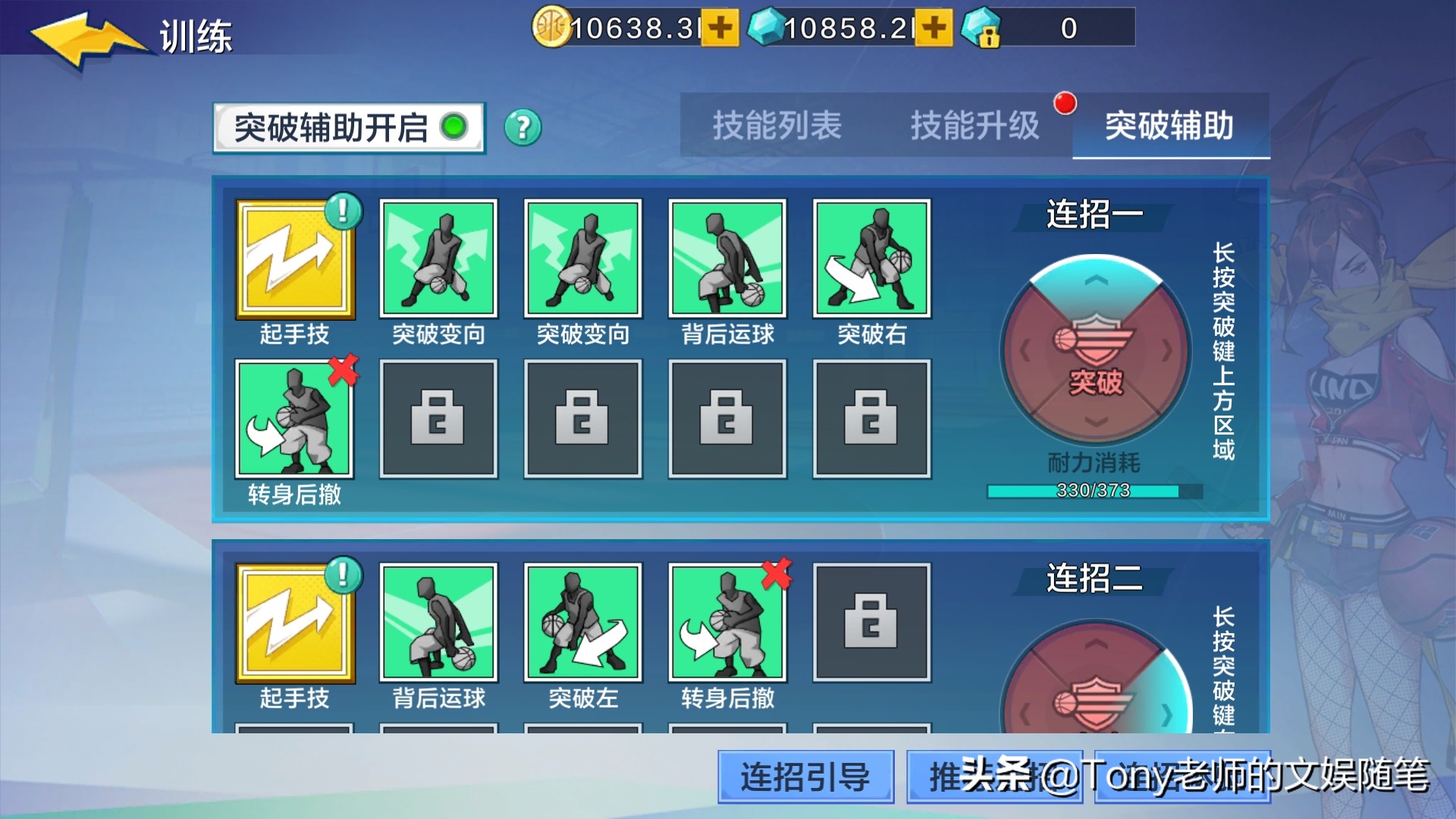This screenshot has height=819, width=1456.
Task: Select the 起手技 starting skill icon
Action: click(x=296, y=258)
